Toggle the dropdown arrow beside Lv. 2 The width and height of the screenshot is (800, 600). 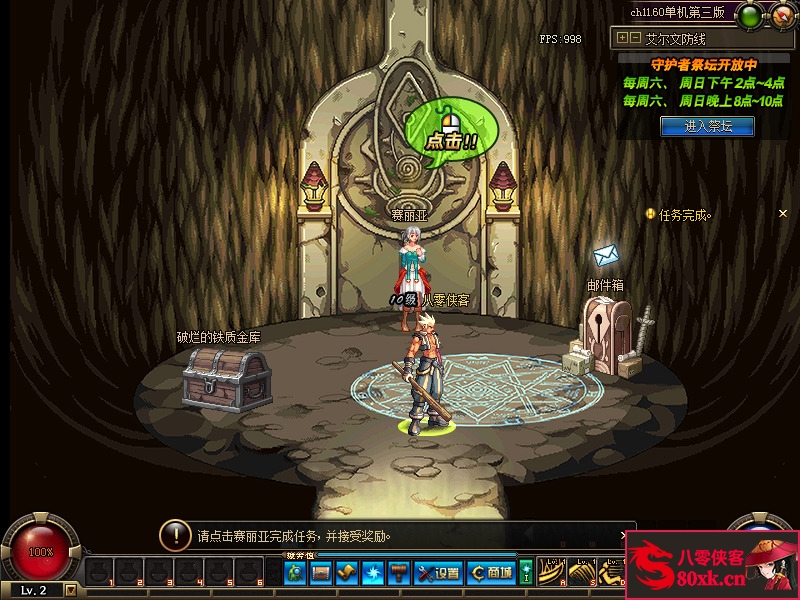point(70,590)
